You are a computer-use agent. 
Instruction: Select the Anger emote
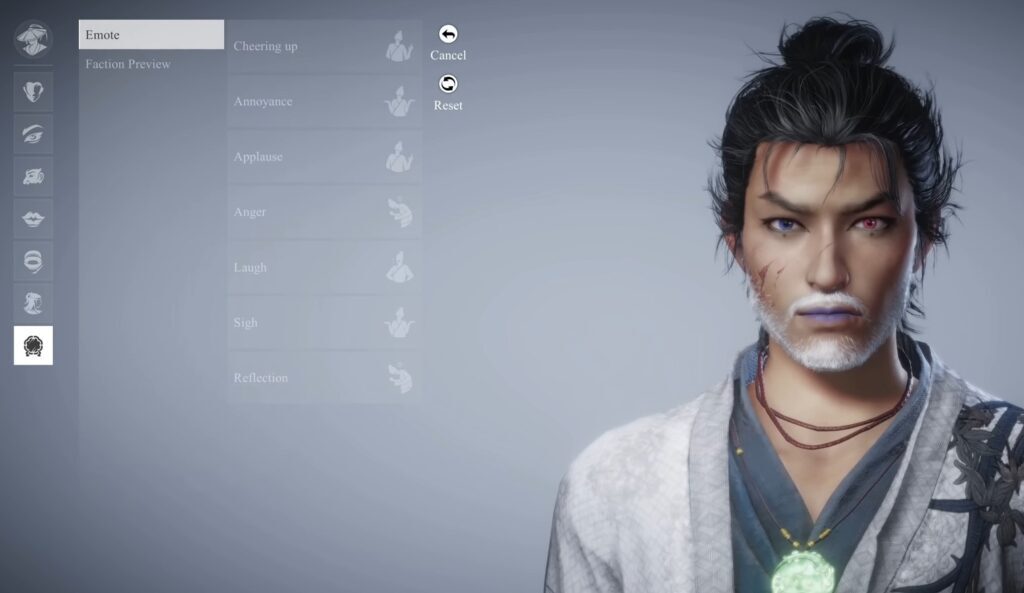tap(324, 212)
